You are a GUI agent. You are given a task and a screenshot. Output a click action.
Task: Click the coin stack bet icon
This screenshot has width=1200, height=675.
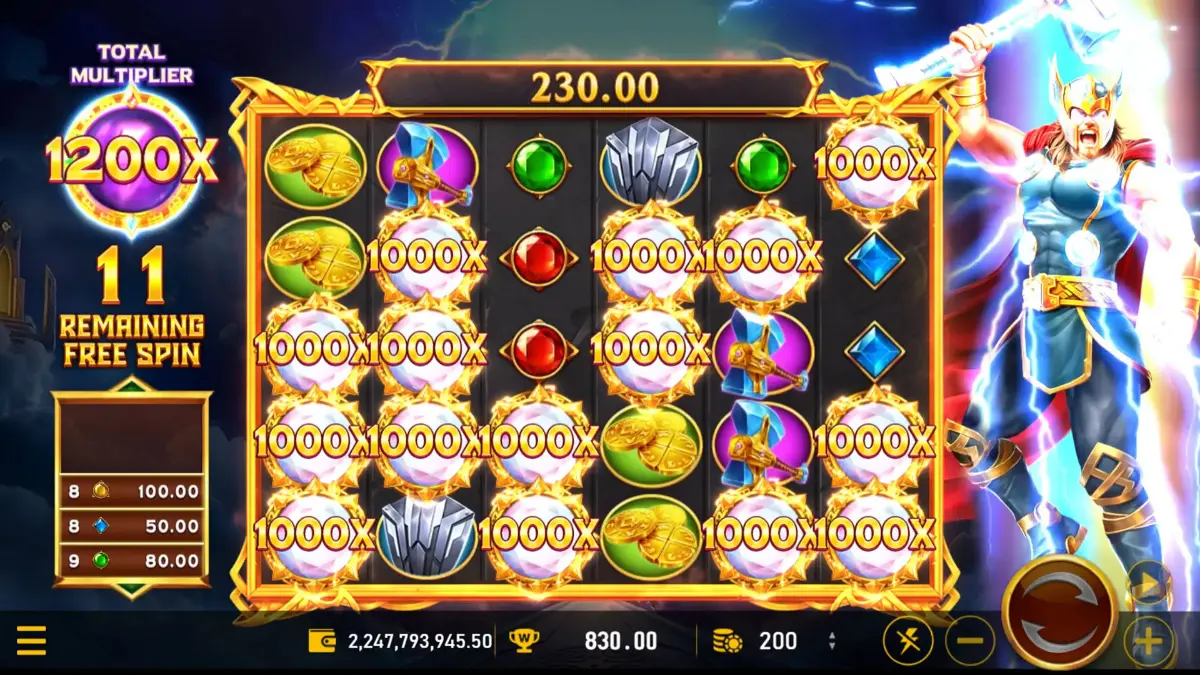click(x=727, y=641)
